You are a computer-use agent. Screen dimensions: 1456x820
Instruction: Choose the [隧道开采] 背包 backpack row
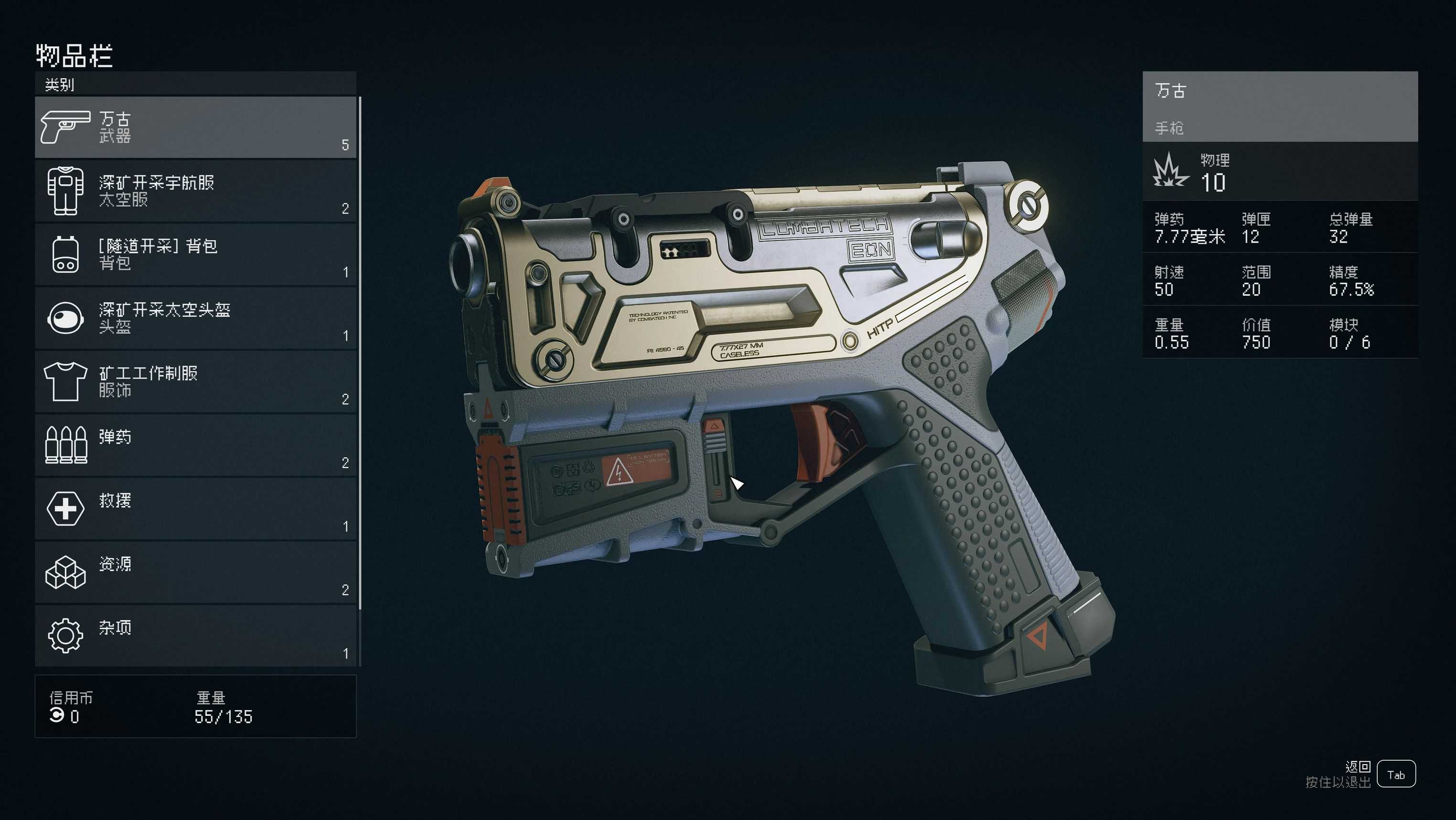pos(195,255)
